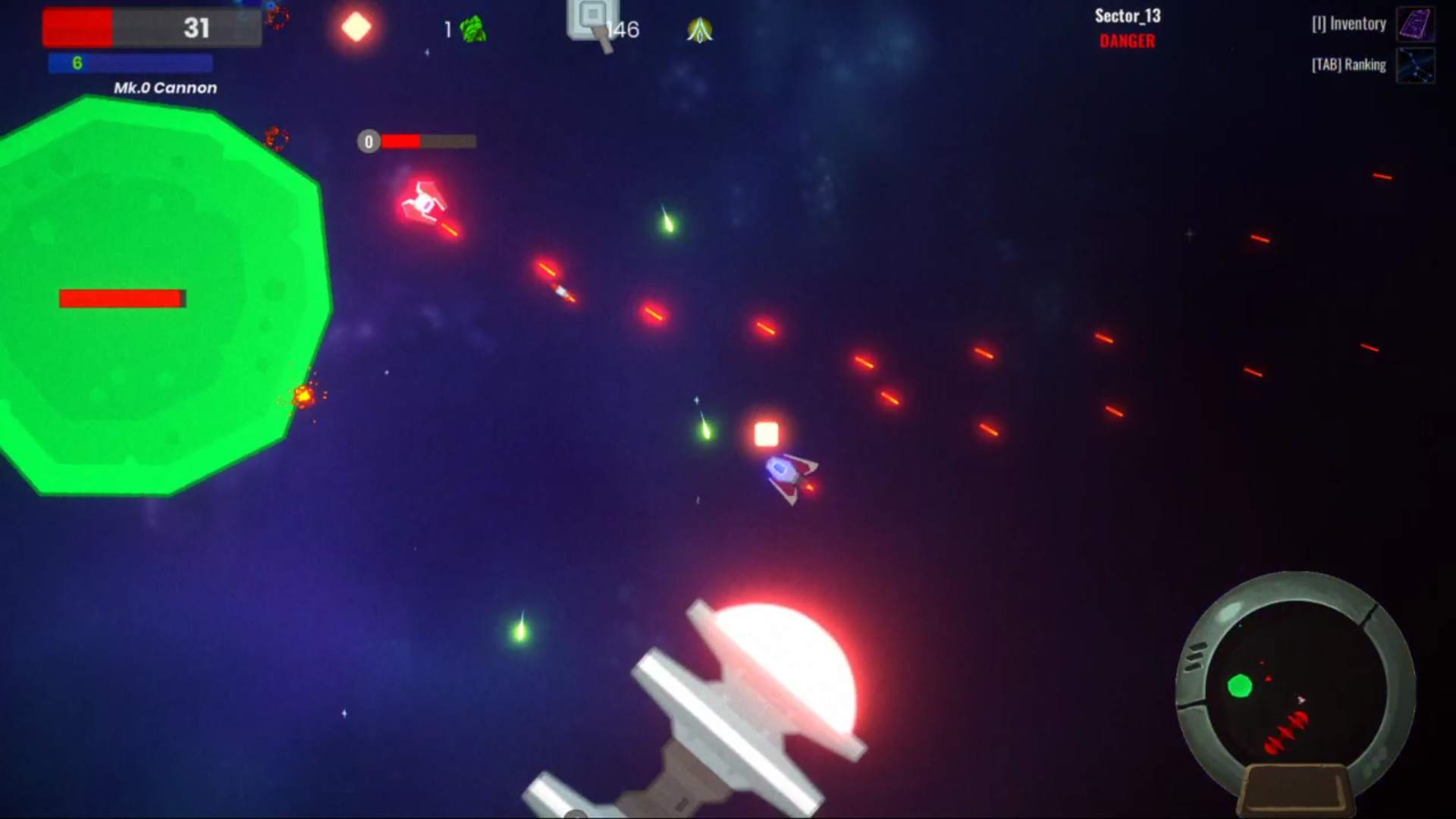
Task: Select the golden ship badge icon at top
Action: tap(700, 29)
